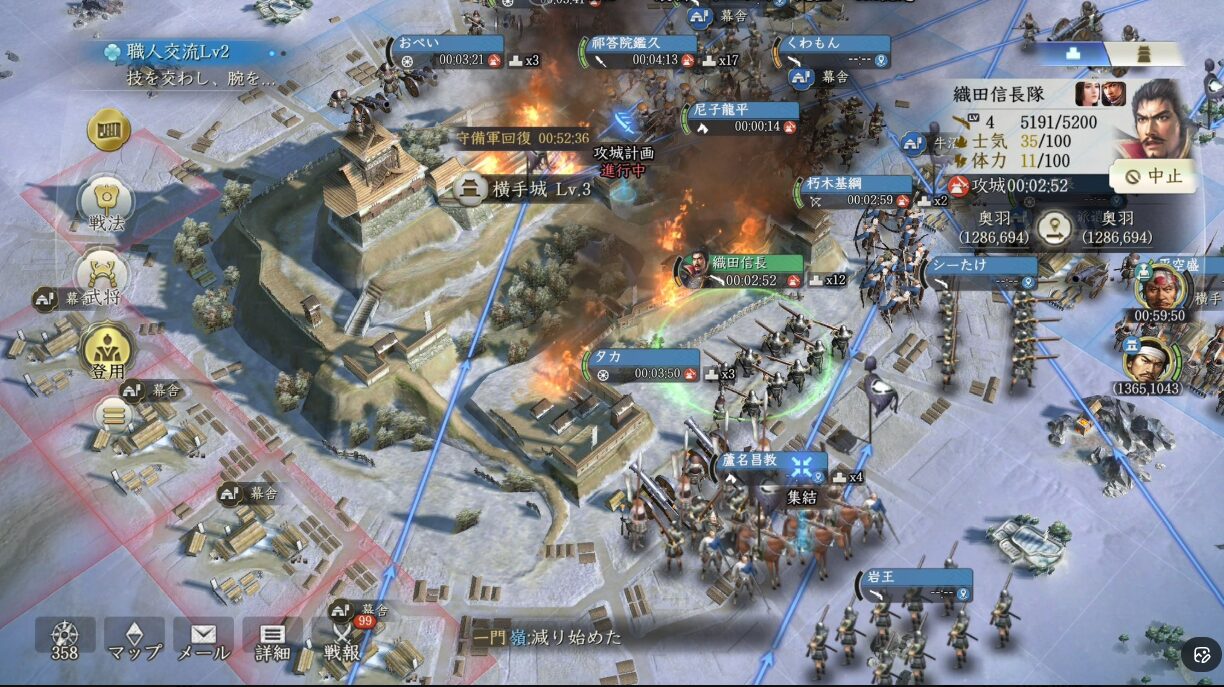The width and height of the screenshot is (1224, 687).
Task: Open the 戦報 battle reports
Action: coord(342,640)
